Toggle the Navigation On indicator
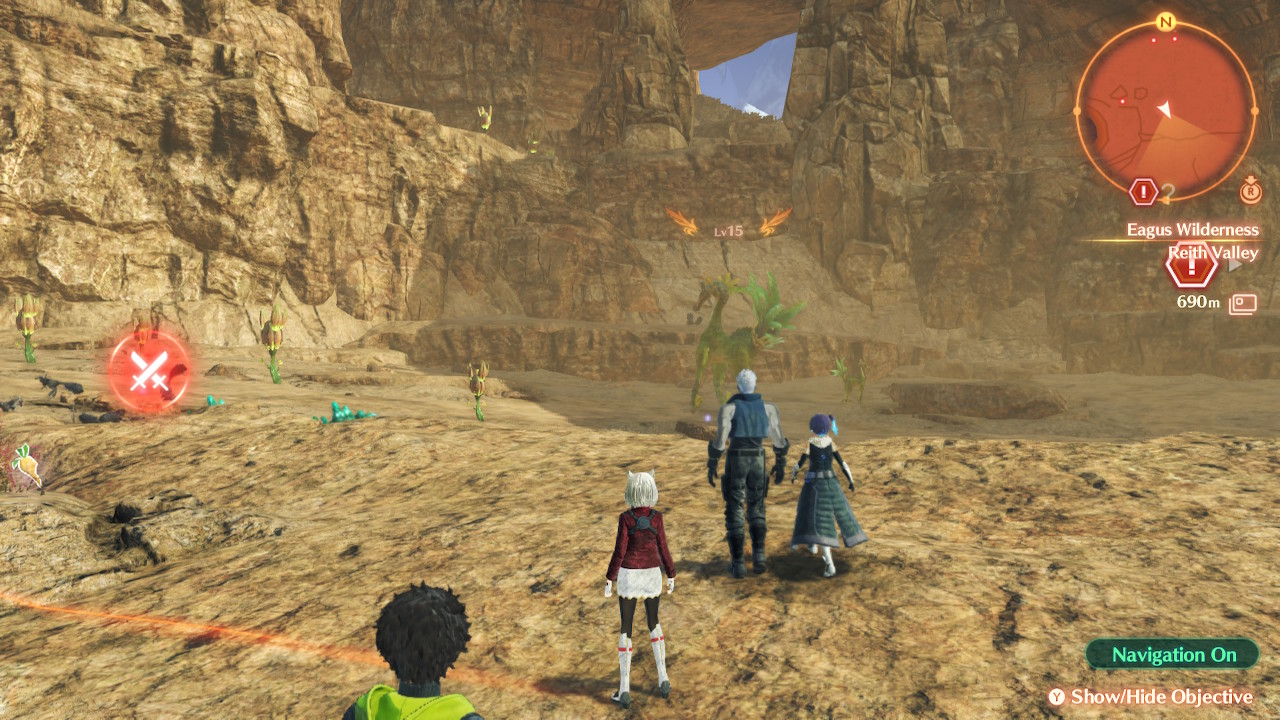This screenshot has height=720, width=1280. (x=1173, y=655)
